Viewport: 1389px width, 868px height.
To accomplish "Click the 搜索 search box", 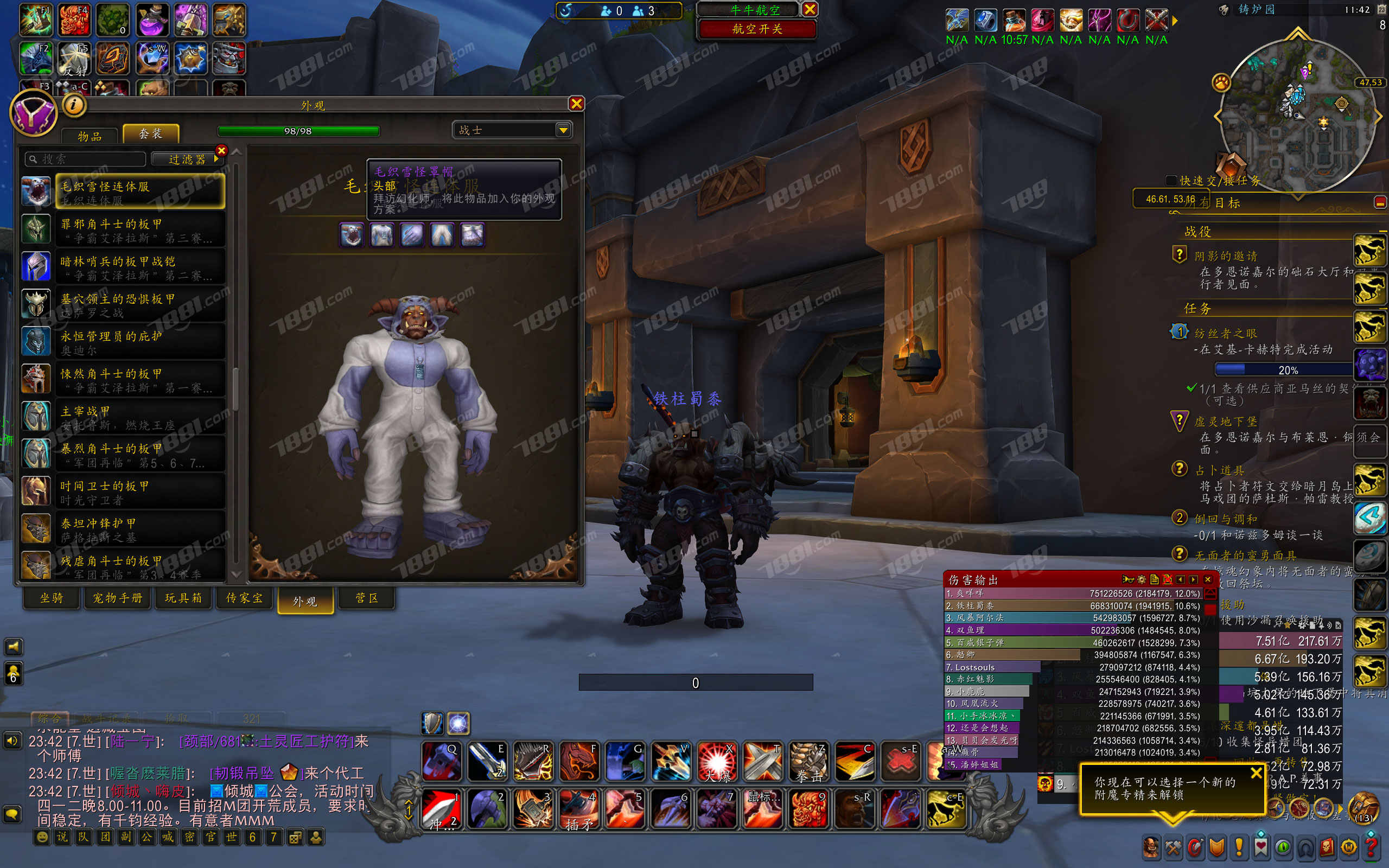I will click(x=86, y=159).
